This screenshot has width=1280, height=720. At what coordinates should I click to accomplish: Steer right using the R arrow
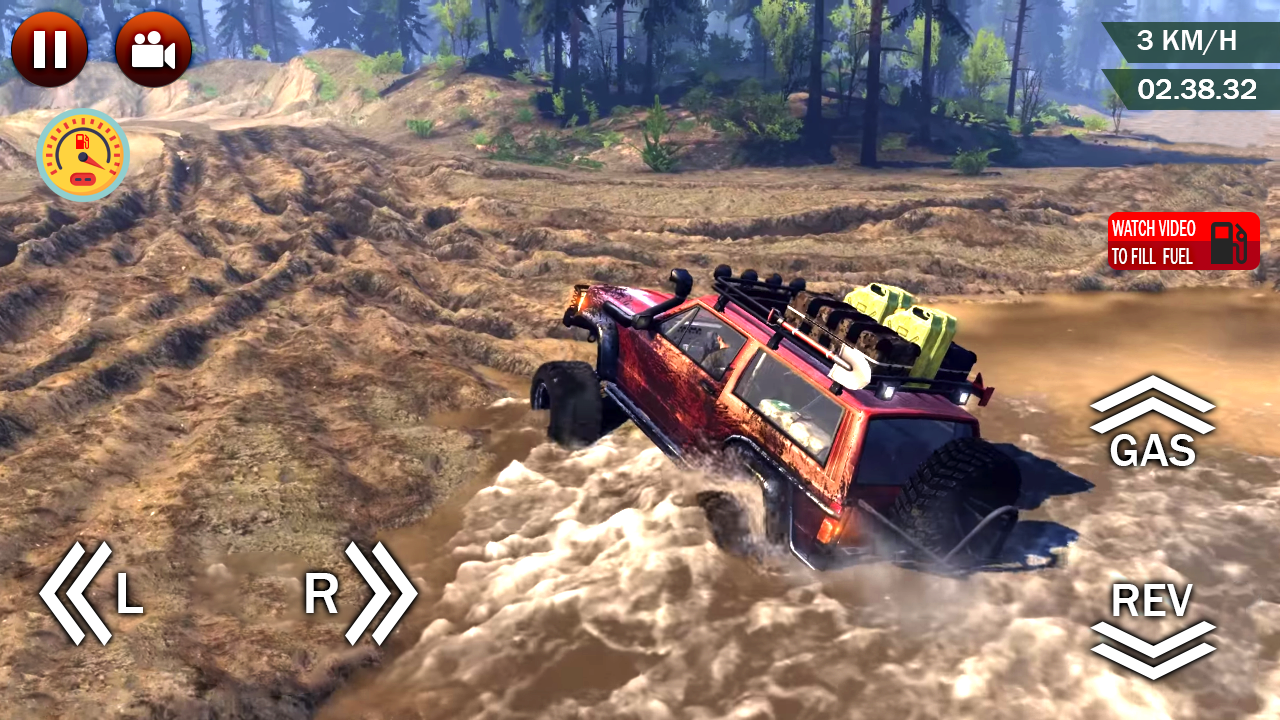pos(350,592)
